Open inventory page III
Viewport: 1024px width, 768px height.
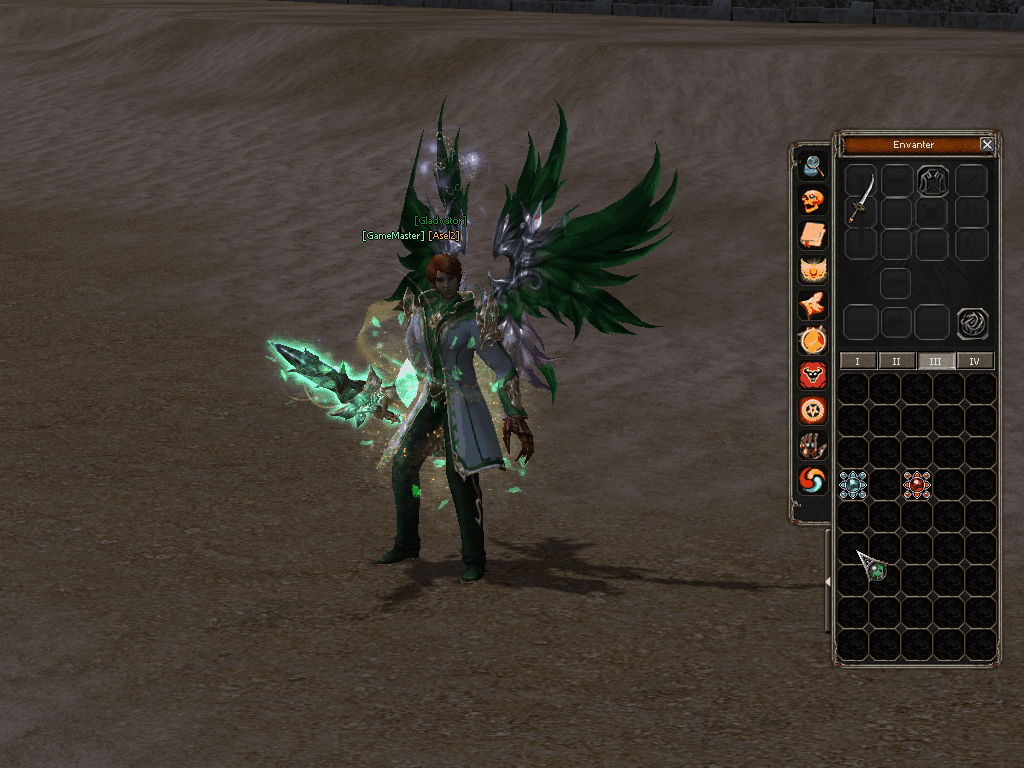pyautogui.click(x=936, y=361)
